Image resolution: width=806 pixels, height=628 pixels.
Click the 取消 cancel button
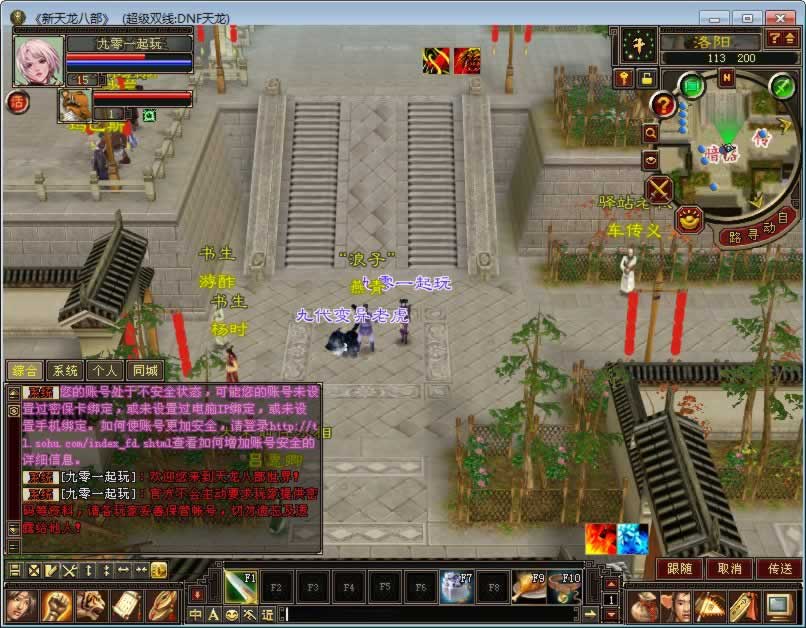[729, 568]
